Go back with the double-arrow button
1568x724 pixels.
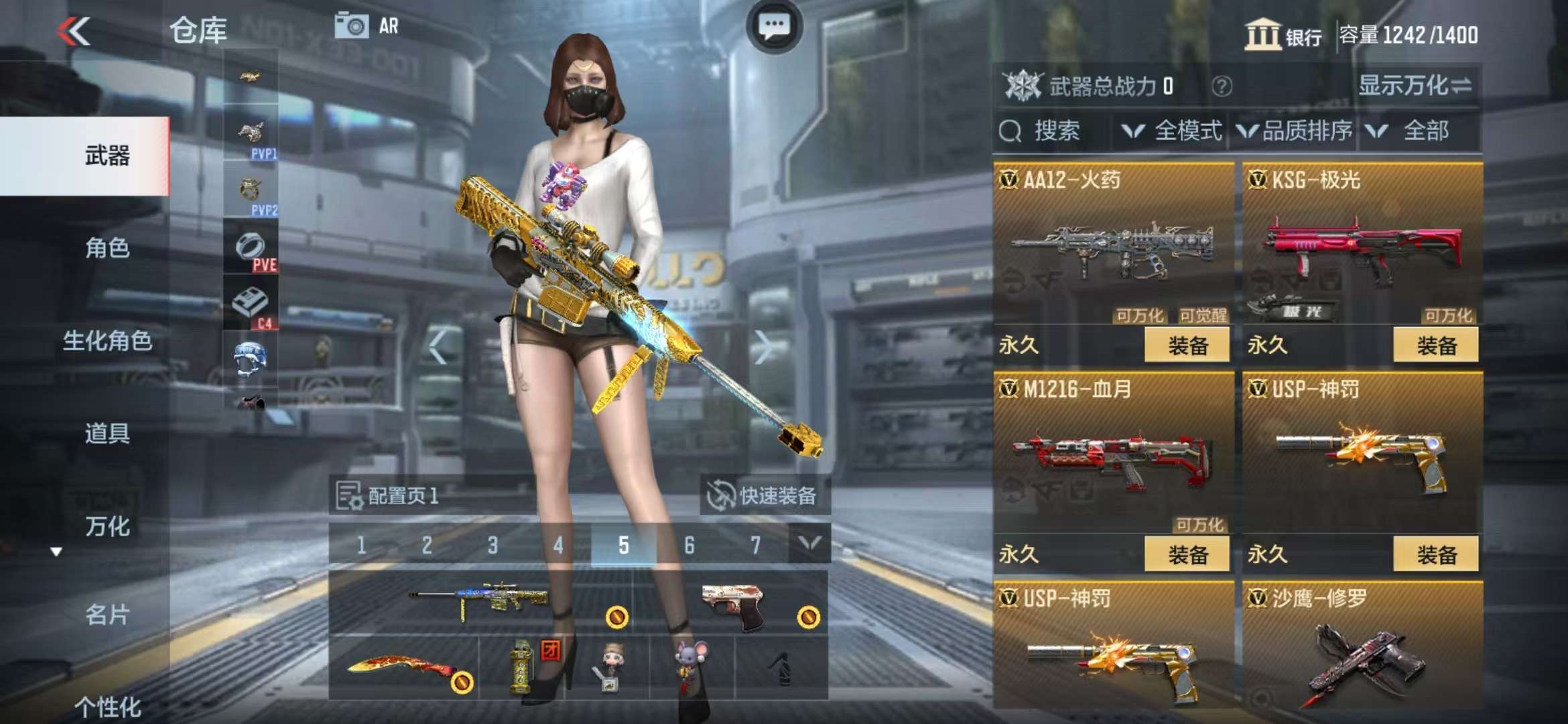74,31
